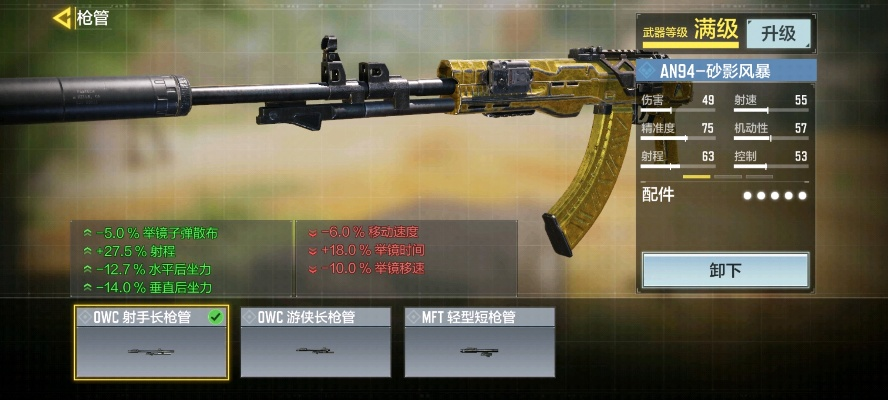Screen dimensions: 888x400
Task: Go back from the 枪管 barrel screen
Action: click(62, 17)
